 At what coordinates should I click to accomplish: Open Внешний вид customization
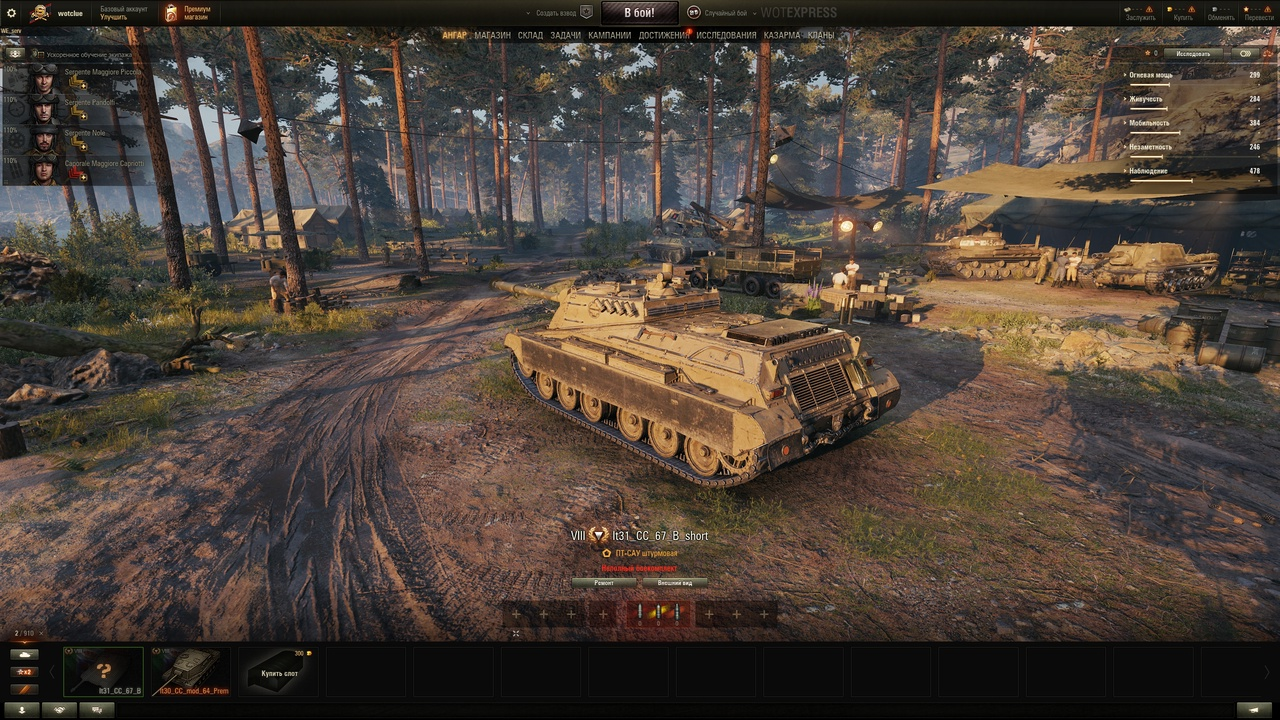tap(675, 582)
